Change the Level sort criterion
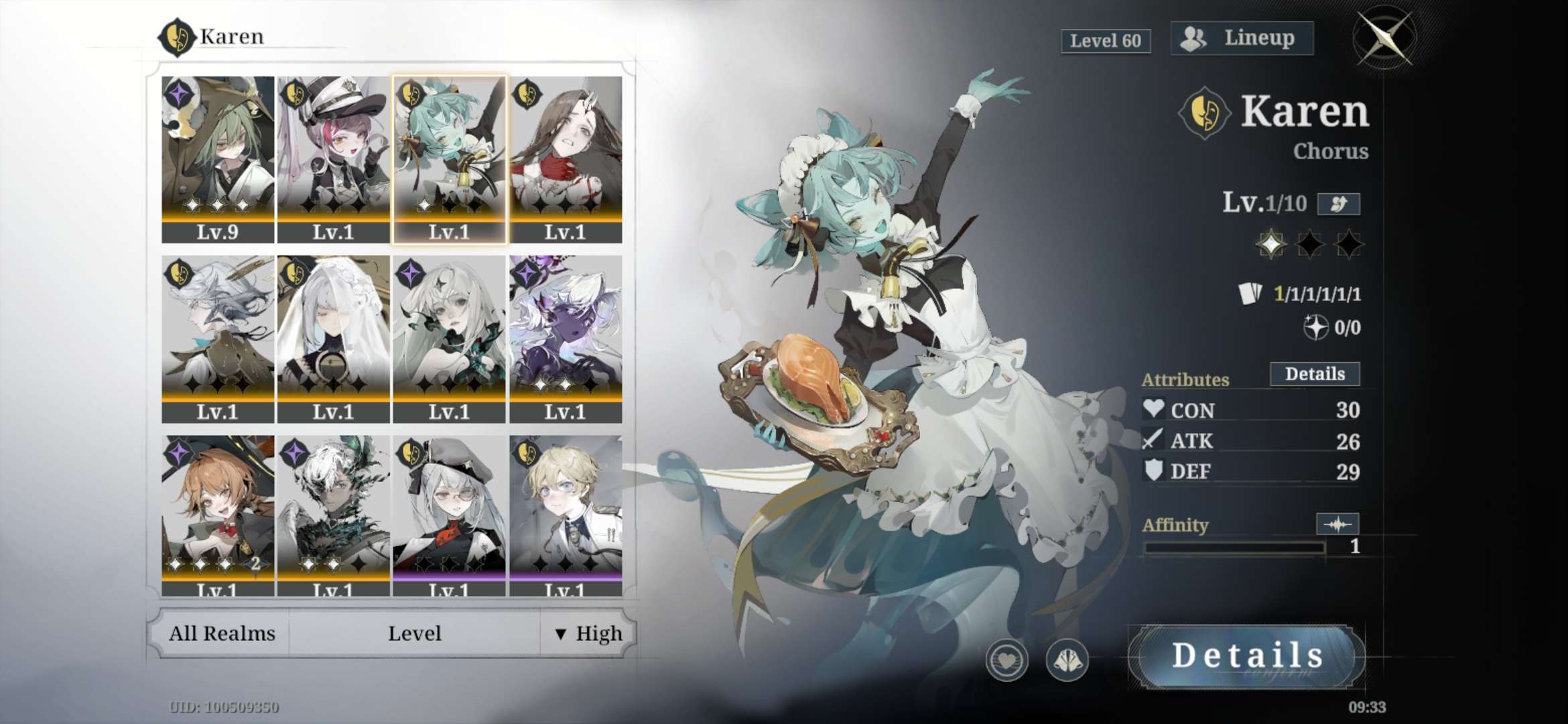 coord(414,633)
